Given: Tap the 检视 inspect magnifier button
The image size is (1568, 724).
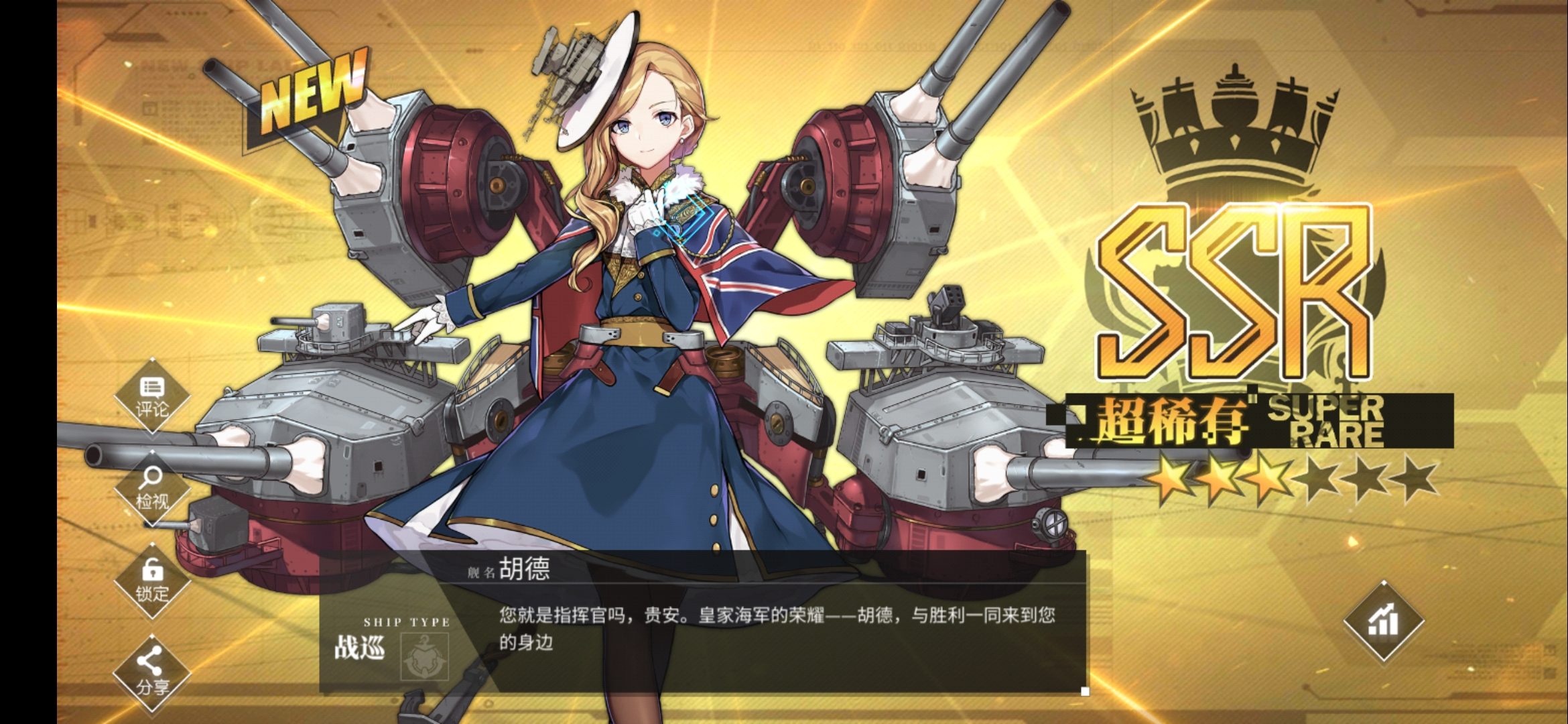Looking at the screenshot, I should 152,489.
